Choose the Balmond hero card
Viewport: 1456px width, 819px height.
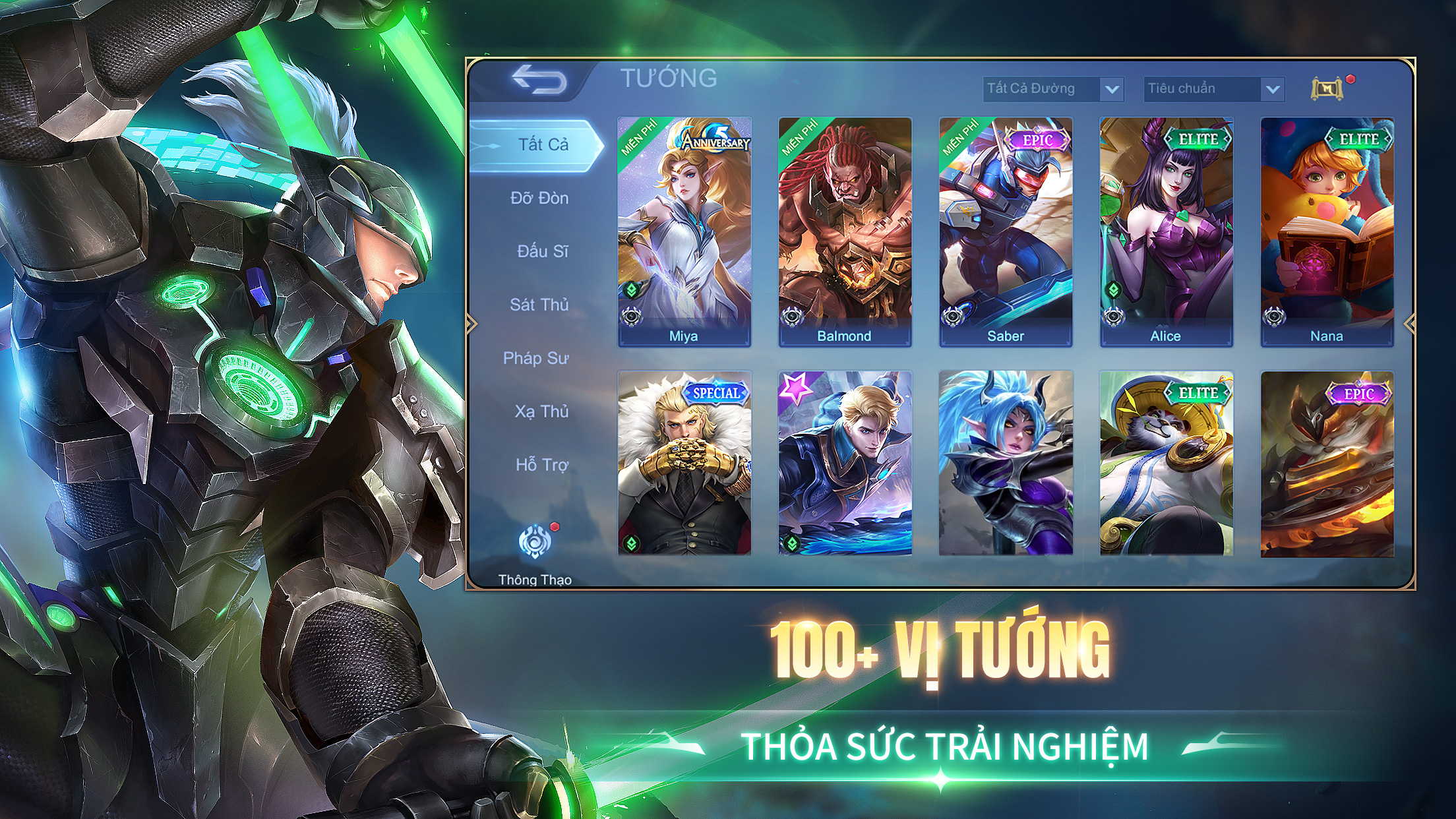click(x=845, y=231)
